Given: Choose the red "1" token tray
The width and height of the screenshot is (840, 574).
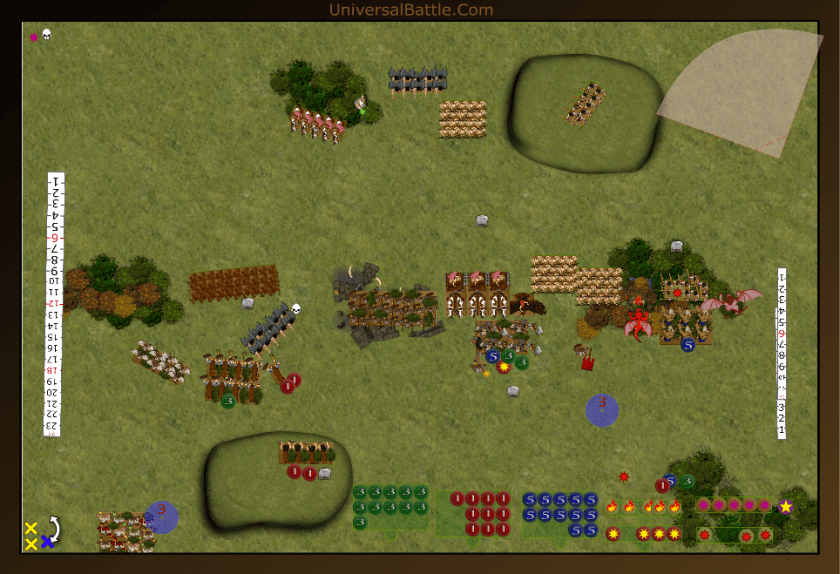Looking at the screenshot, I should click(479, 513).
